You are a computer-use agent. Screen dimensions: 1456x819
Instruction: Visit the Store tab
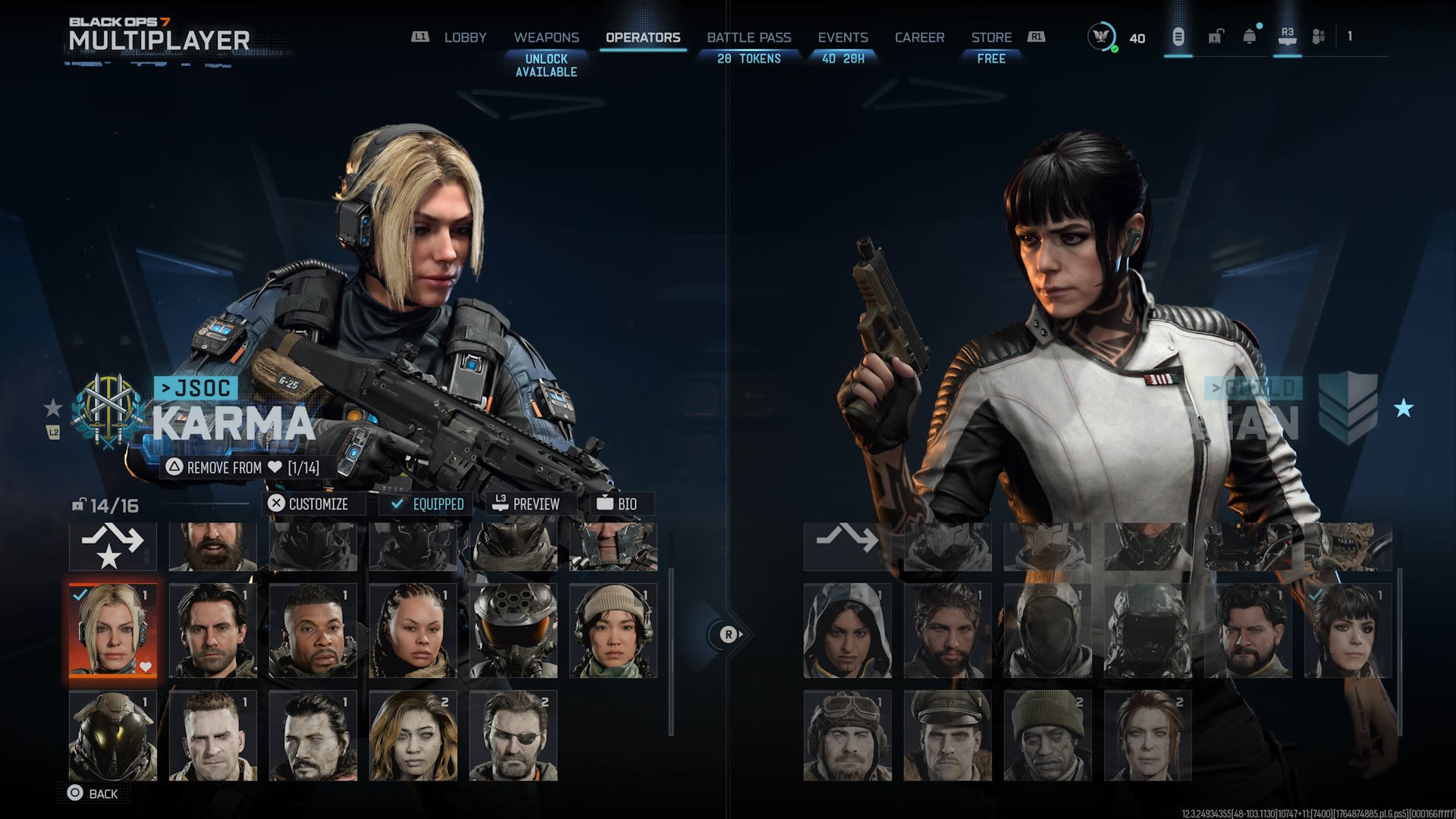(x=991, y=37)
